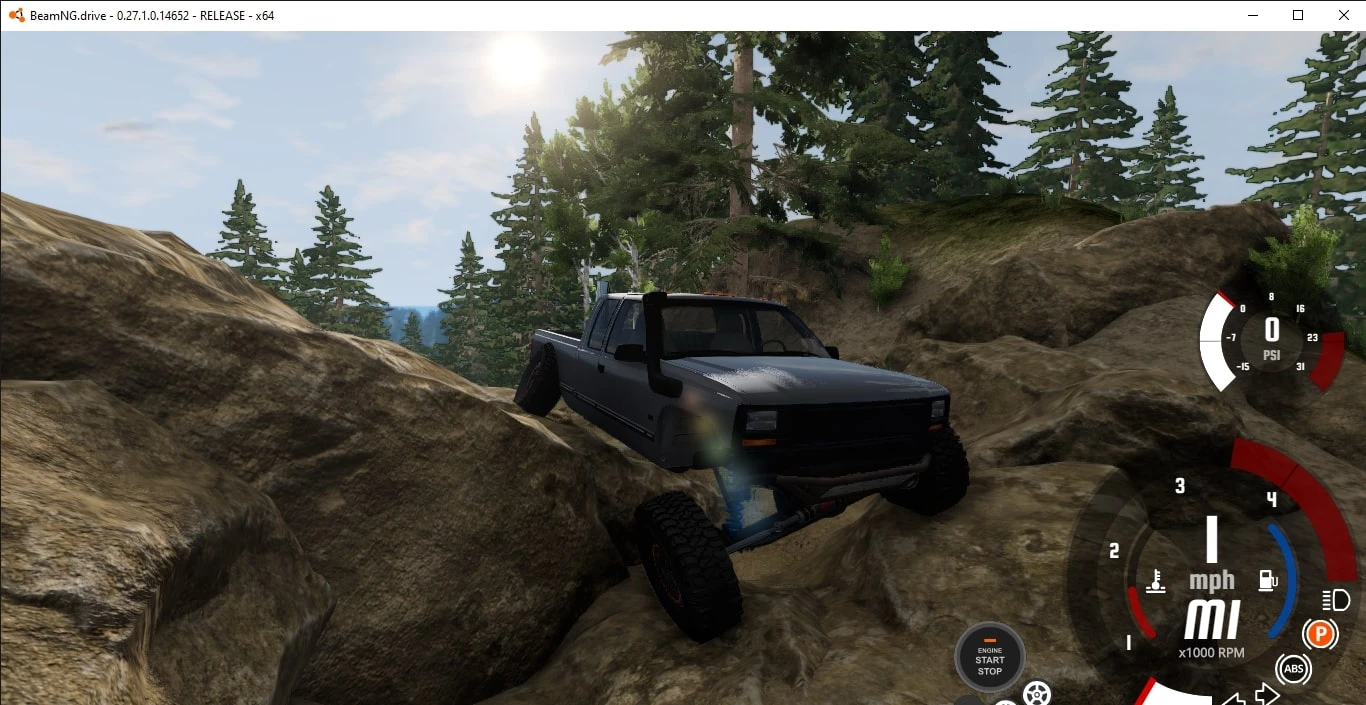Viewport: 1366px width, 705px height.
Task: Close the BeamNG.drive window
Action: [1343, 15]
